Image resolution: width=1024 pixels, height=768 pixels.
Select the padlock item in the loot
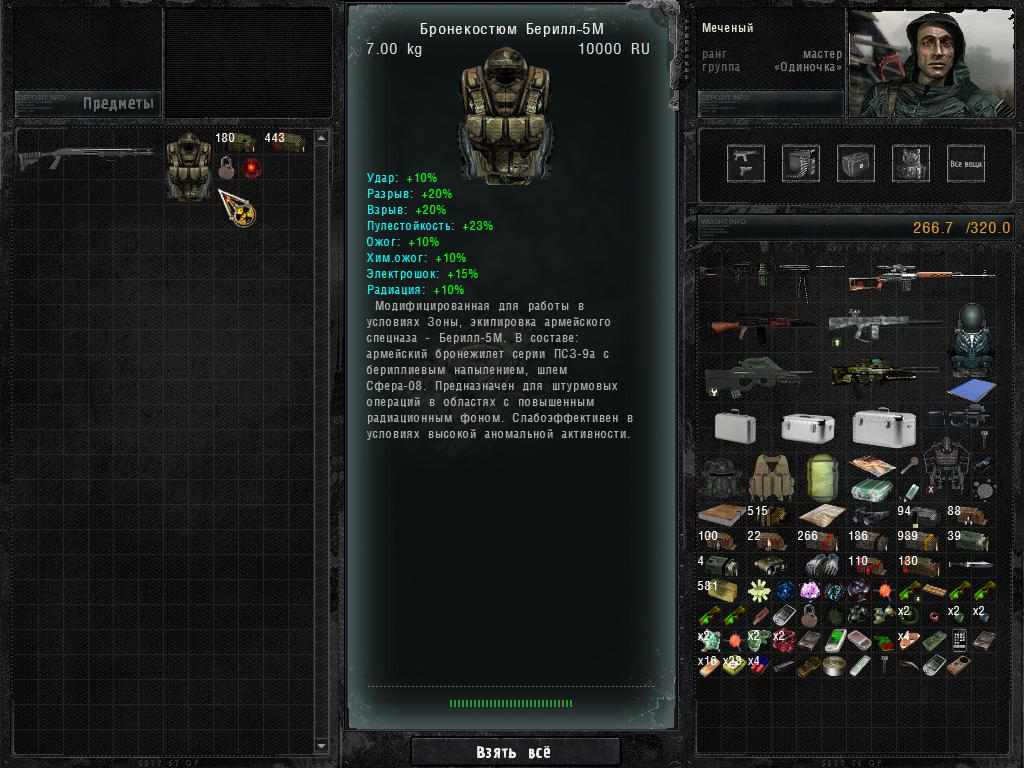(227, 167)
